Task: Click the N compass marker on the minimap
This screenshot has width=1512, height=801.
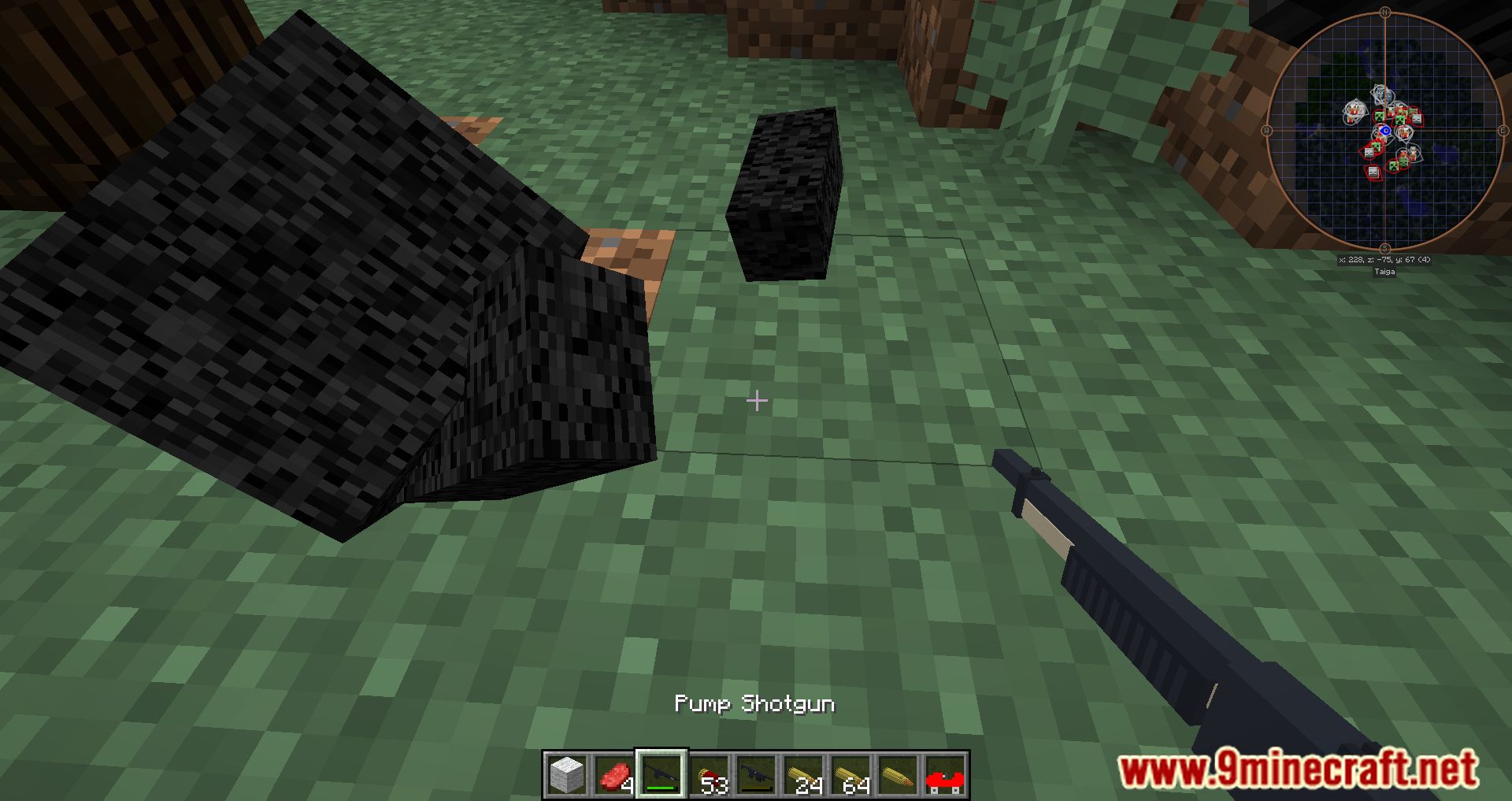Action: tap(1384, 12)
